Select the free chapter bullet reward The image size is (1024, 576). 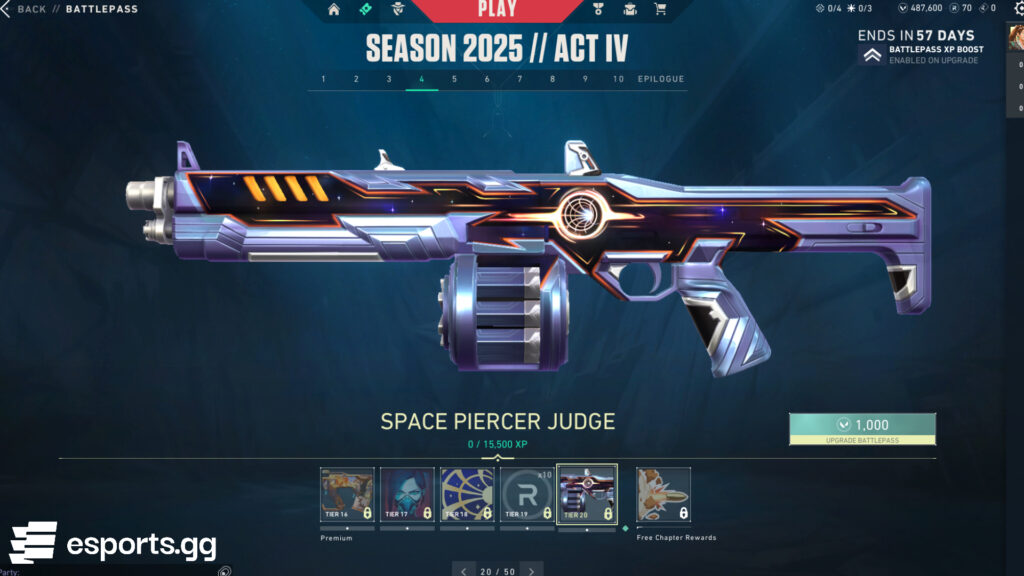[663, 494]
